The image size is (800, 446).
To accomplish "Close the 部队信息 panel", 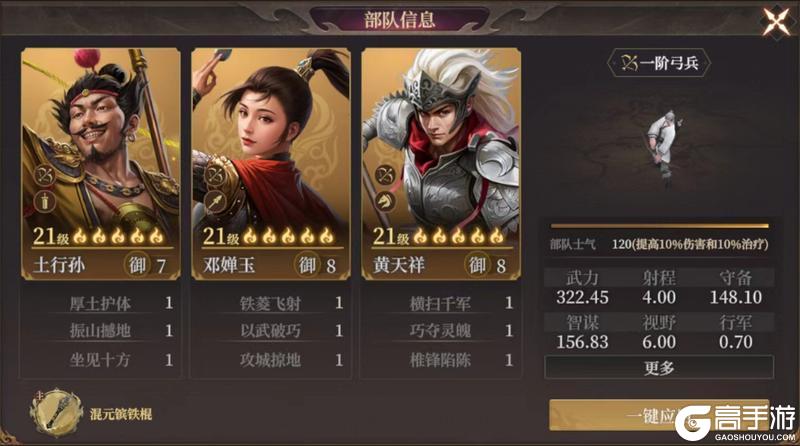I will tap(775, 21).
